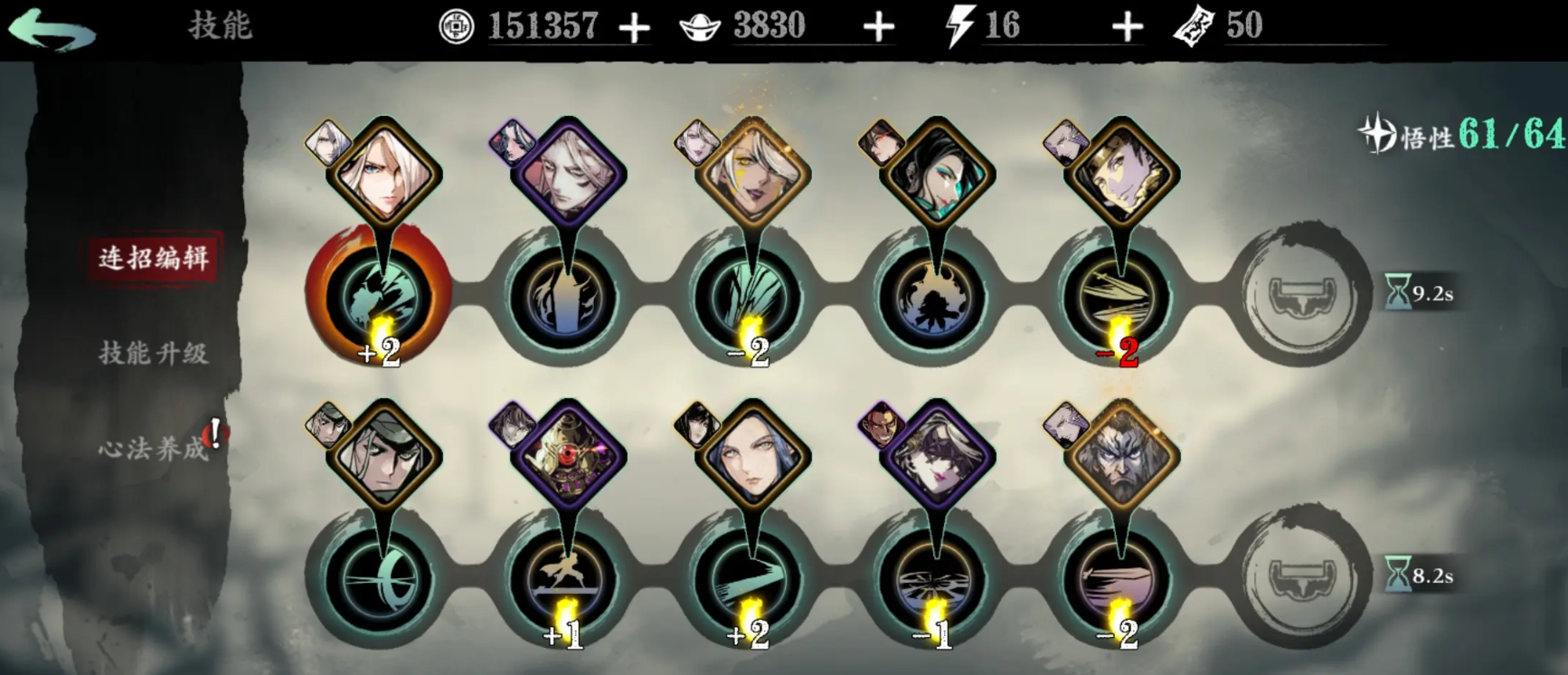Open the 心法养成 tab
The width and height of the screenshot is (1568, 675).
153,448
